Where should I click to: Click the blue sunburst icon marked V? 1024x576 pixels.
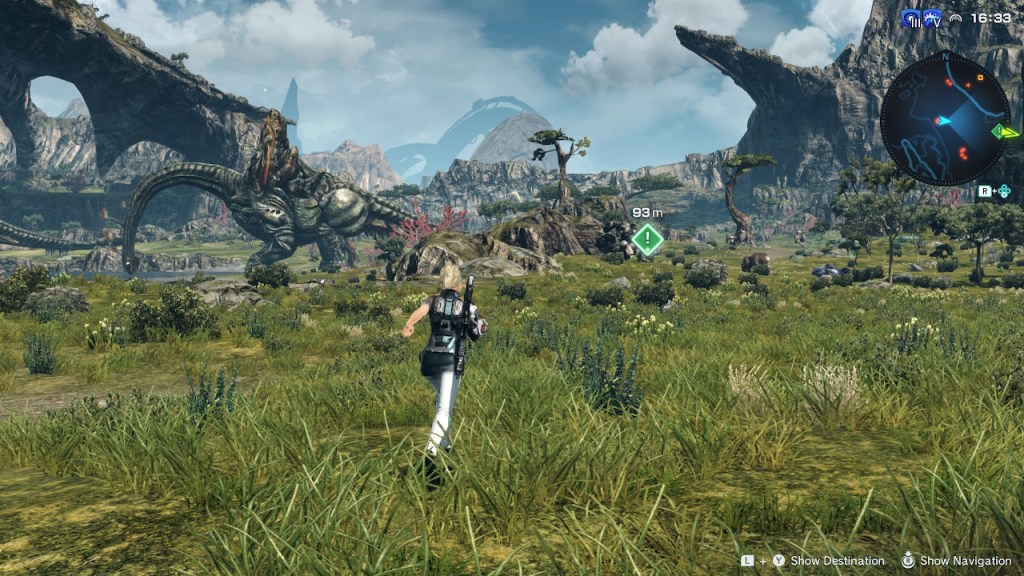[933, 18]
